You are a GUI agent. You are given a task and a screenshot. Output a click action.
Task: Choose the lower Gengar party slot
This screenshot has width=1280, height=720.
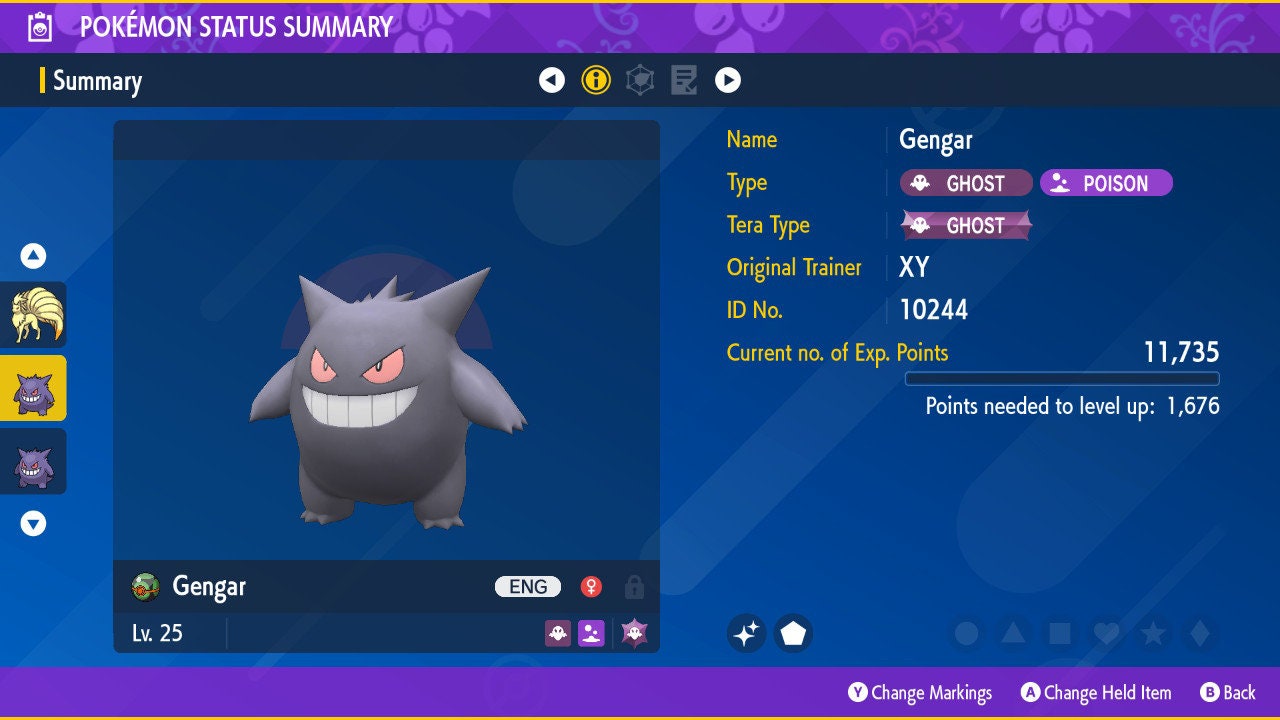[x=33, y=462]
